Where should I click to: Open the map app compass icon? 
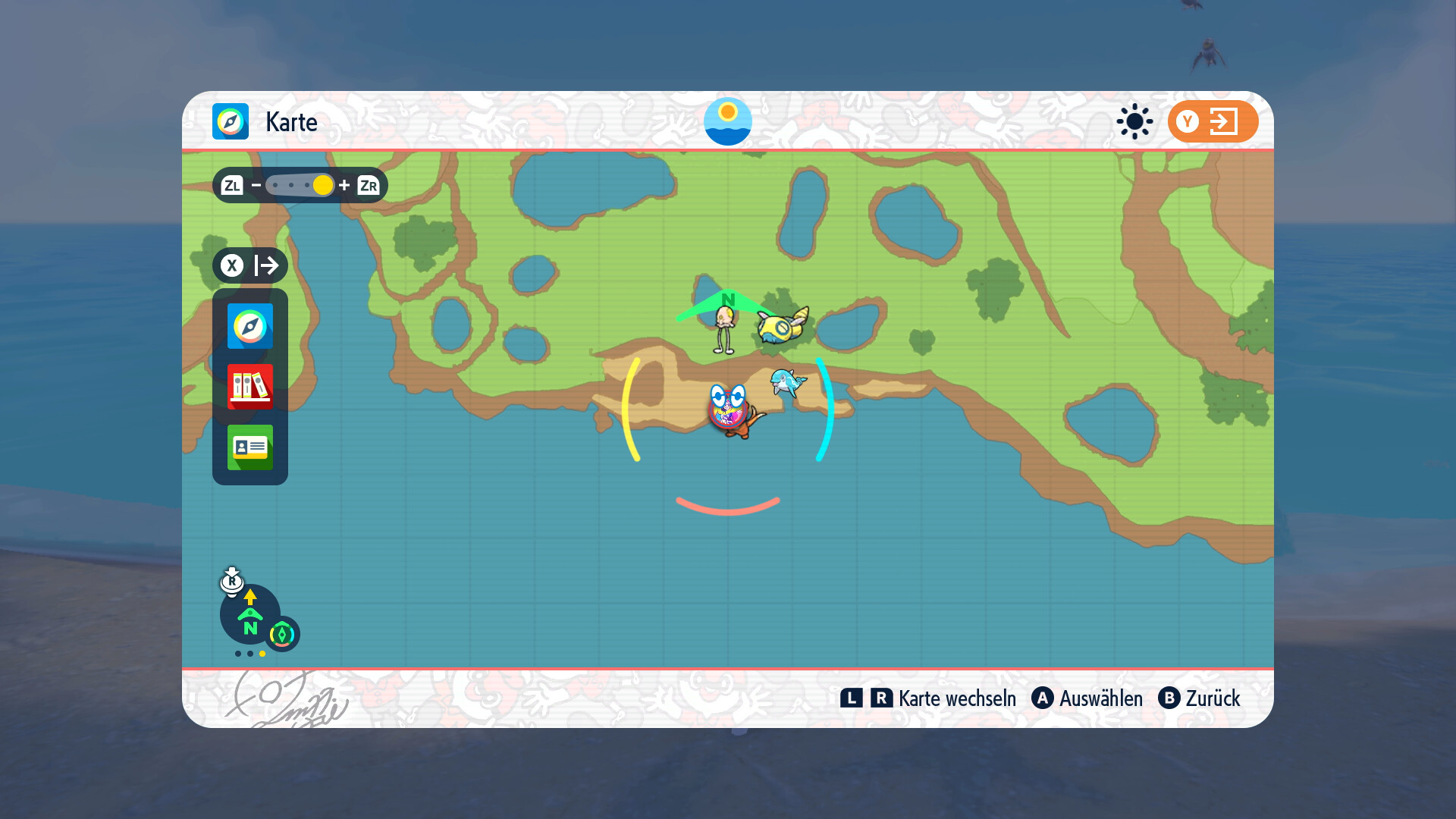(249, 326)
